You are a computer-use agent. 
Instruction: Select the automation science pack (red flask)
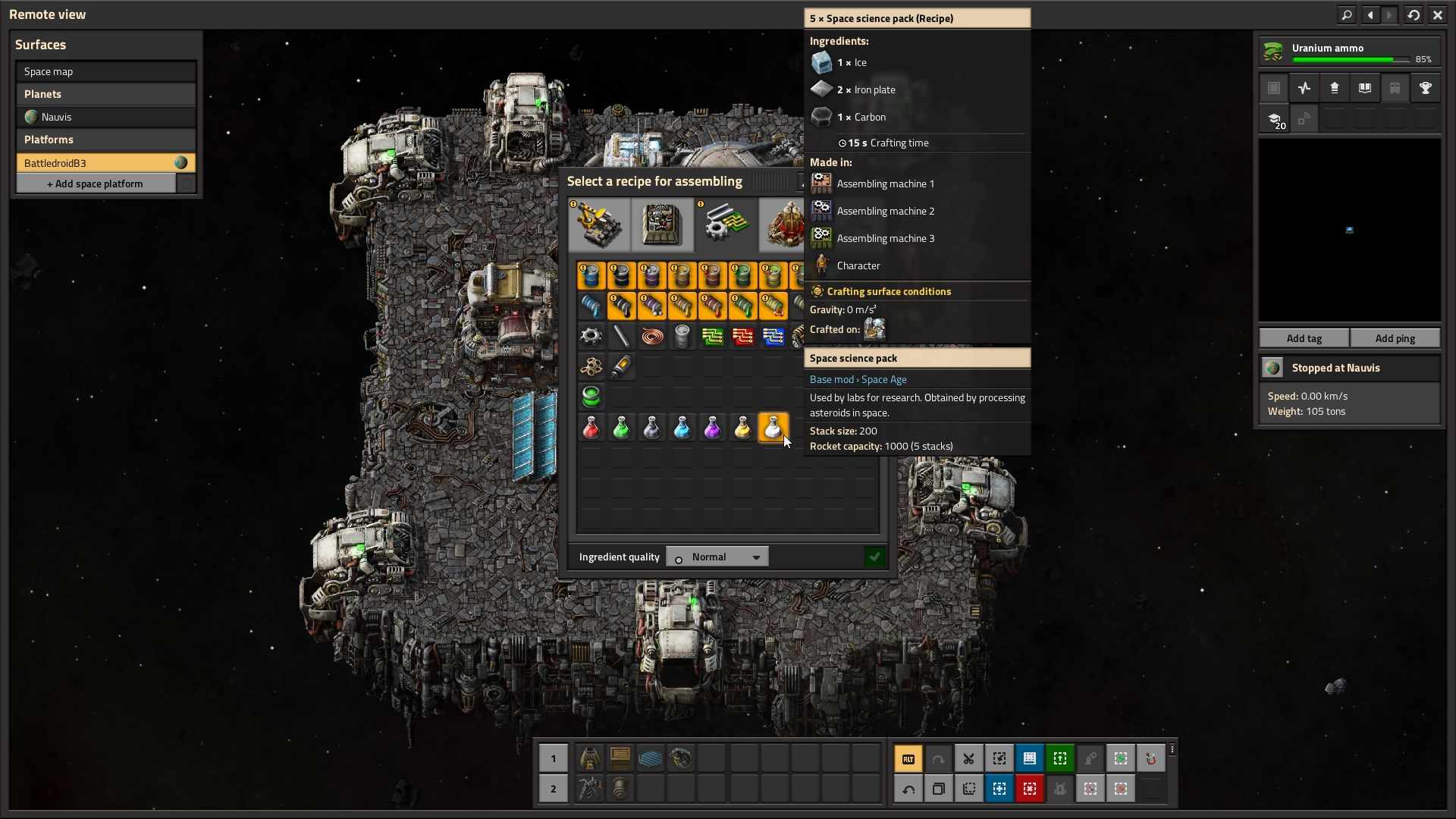(591, 428)
